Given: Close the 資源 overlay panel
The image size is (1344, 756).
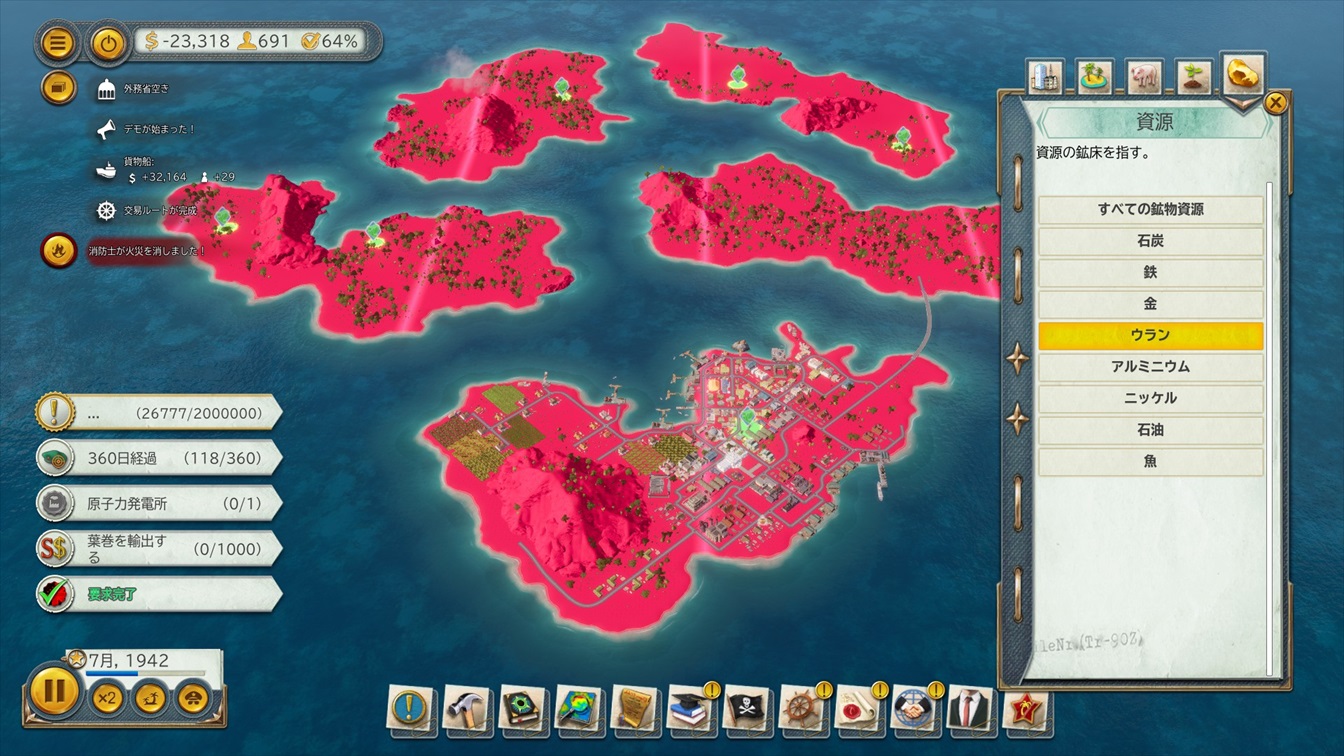Looking at the screenshot, I should 1275,102.
